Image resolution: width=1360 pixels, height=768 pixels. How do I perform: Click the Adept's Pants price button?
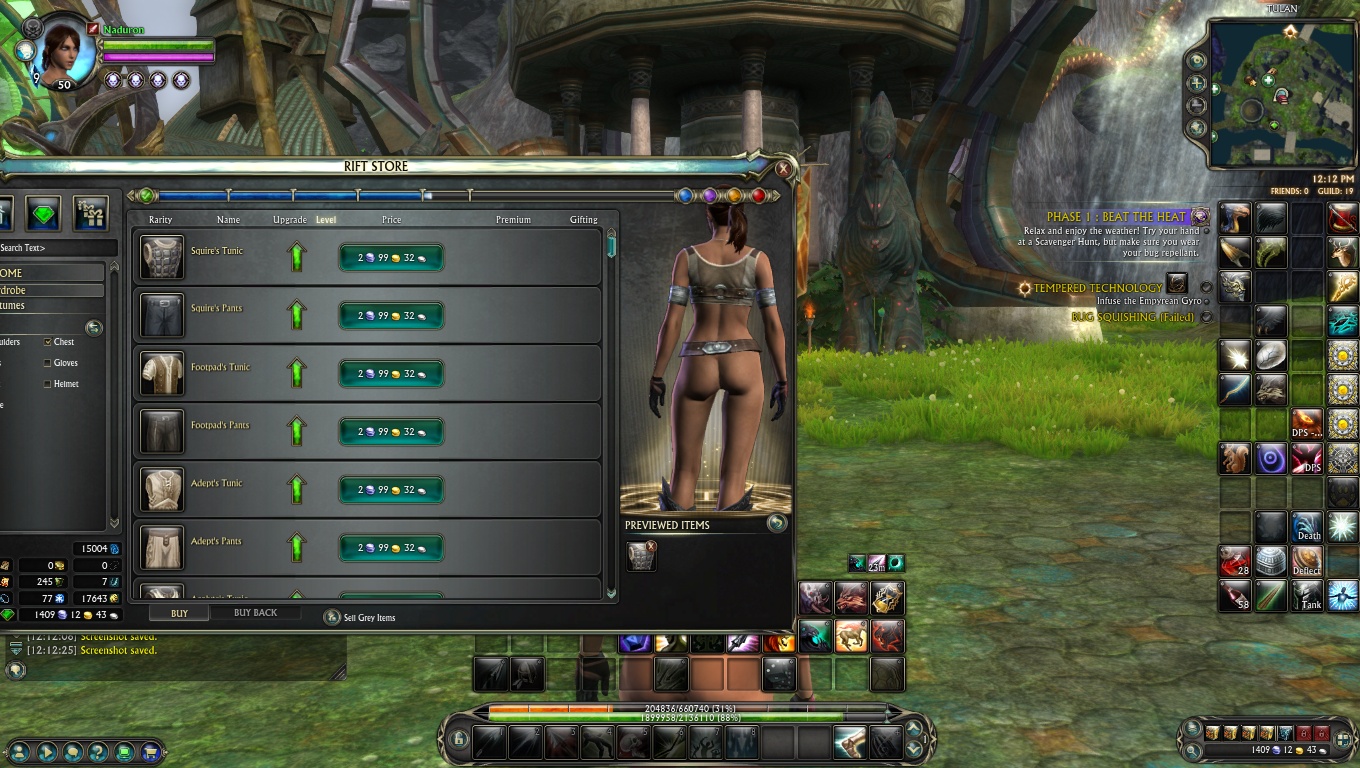tap(391, 548)
